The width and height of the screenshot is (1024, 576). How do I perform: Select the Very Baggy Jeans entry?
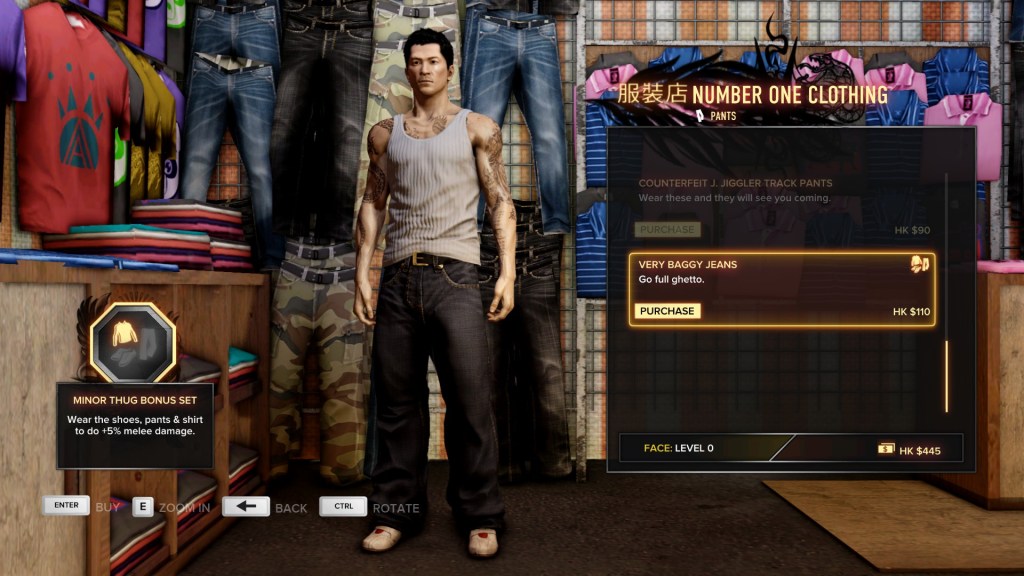pos(782,272)
